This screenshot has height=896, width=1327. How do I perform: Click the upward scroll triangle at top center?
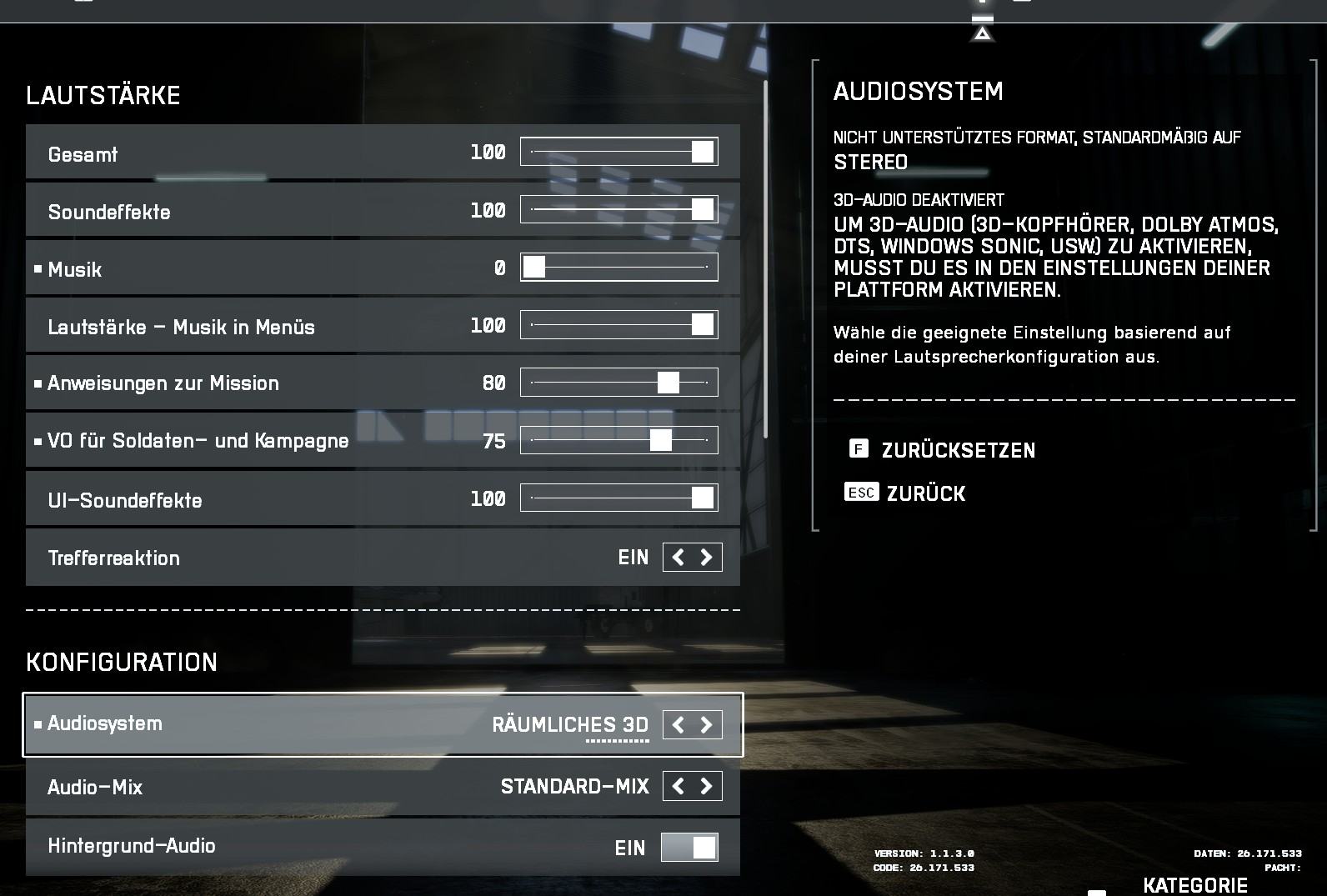click(982, 35)
